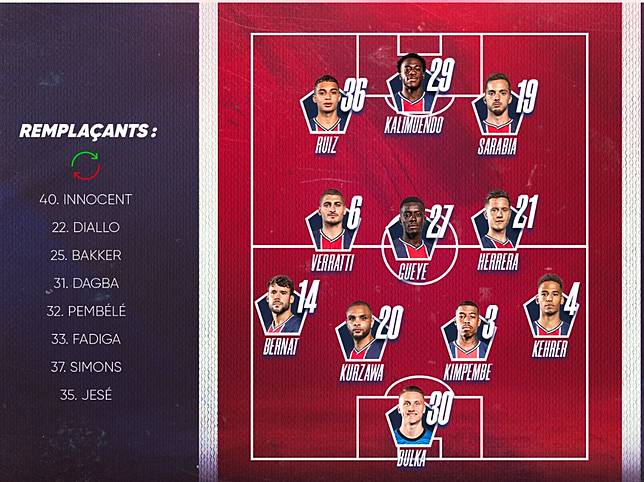Viewport: 644px width, 482px height.
Task: Pick substitute 35. Jesé from the bench
Action: (85, 395)
